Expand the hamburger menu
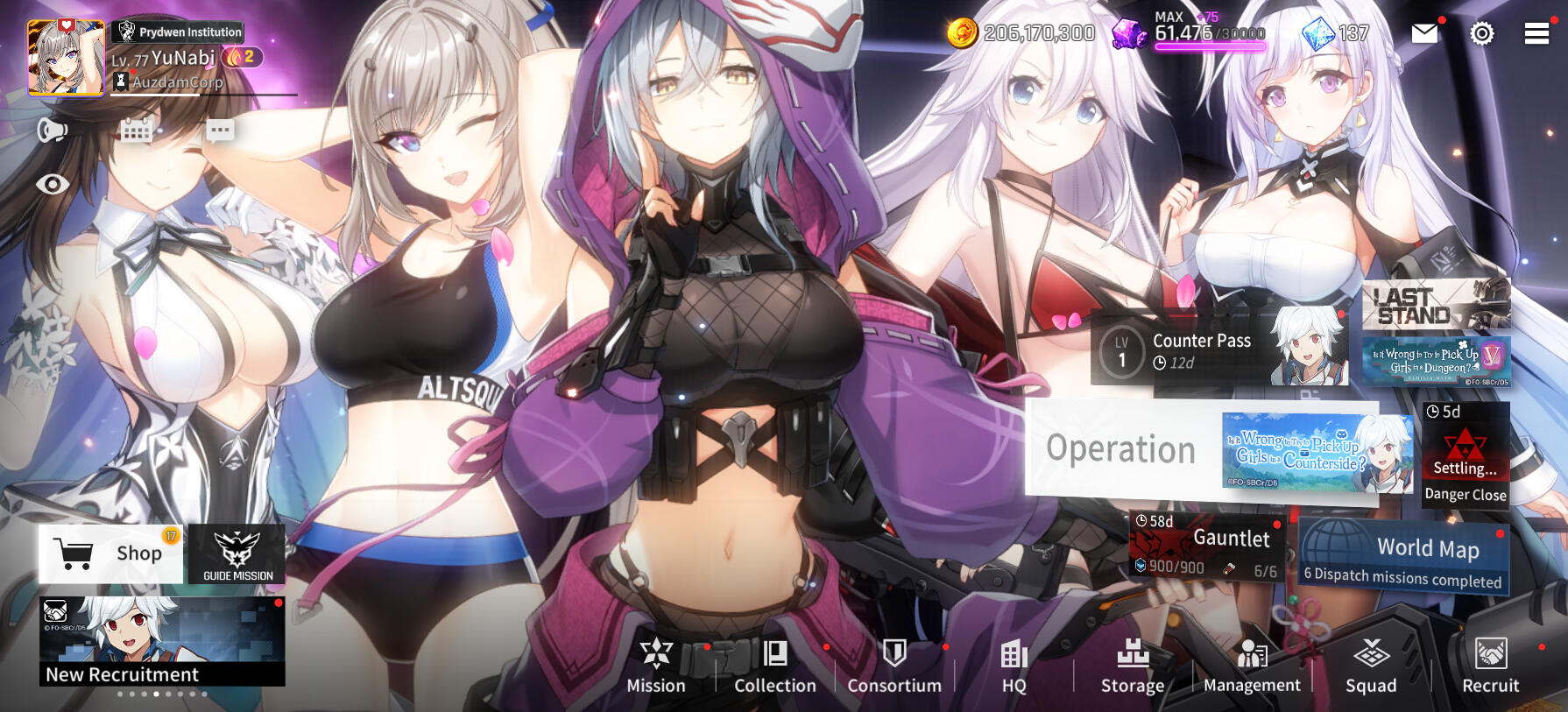The image size is (1568, 712). [1536, 33]
